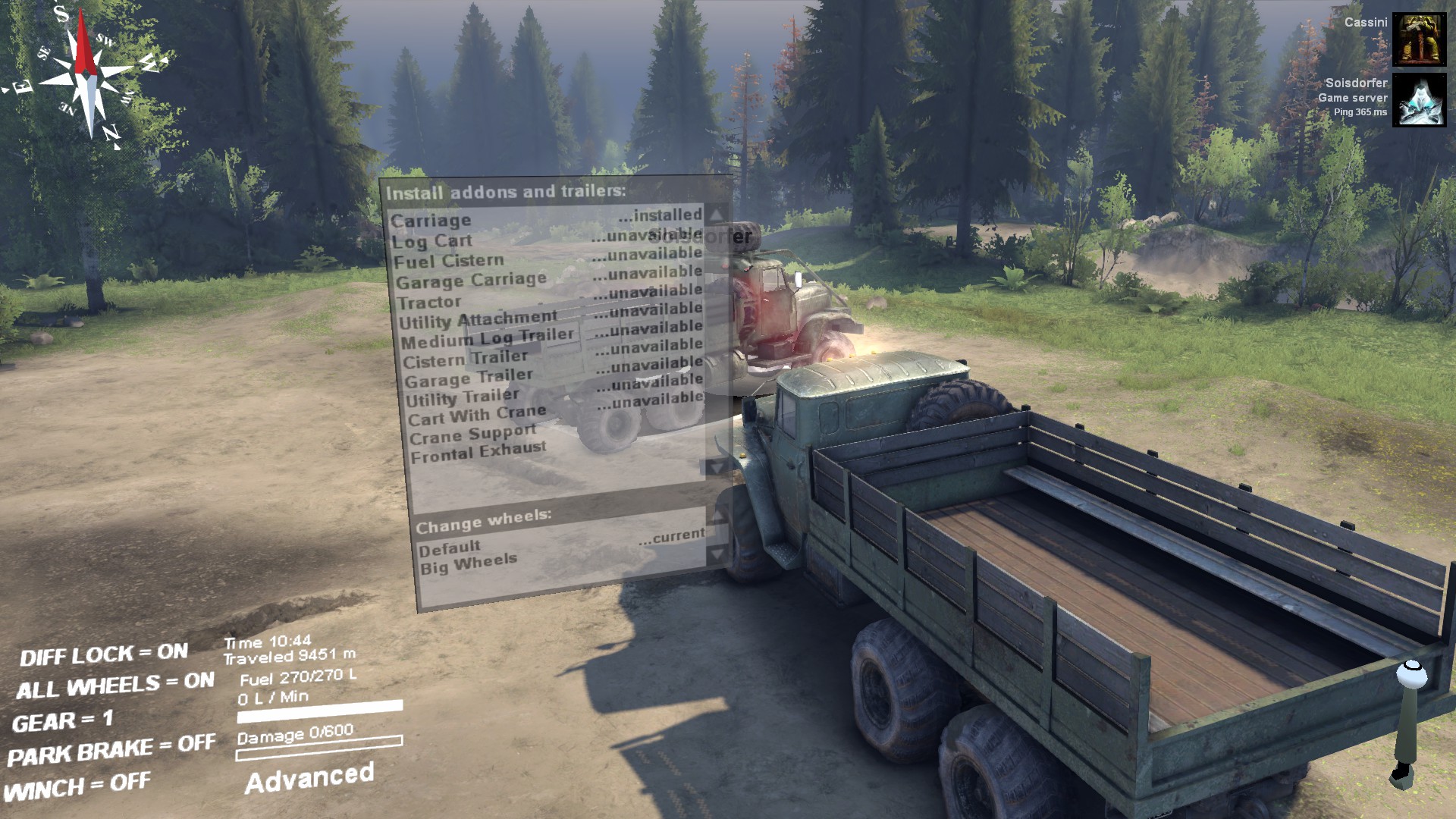Screen dimensions: 1456x819
Task: Select the Frontal Exhaust addon
Action: tap(479, 452)
